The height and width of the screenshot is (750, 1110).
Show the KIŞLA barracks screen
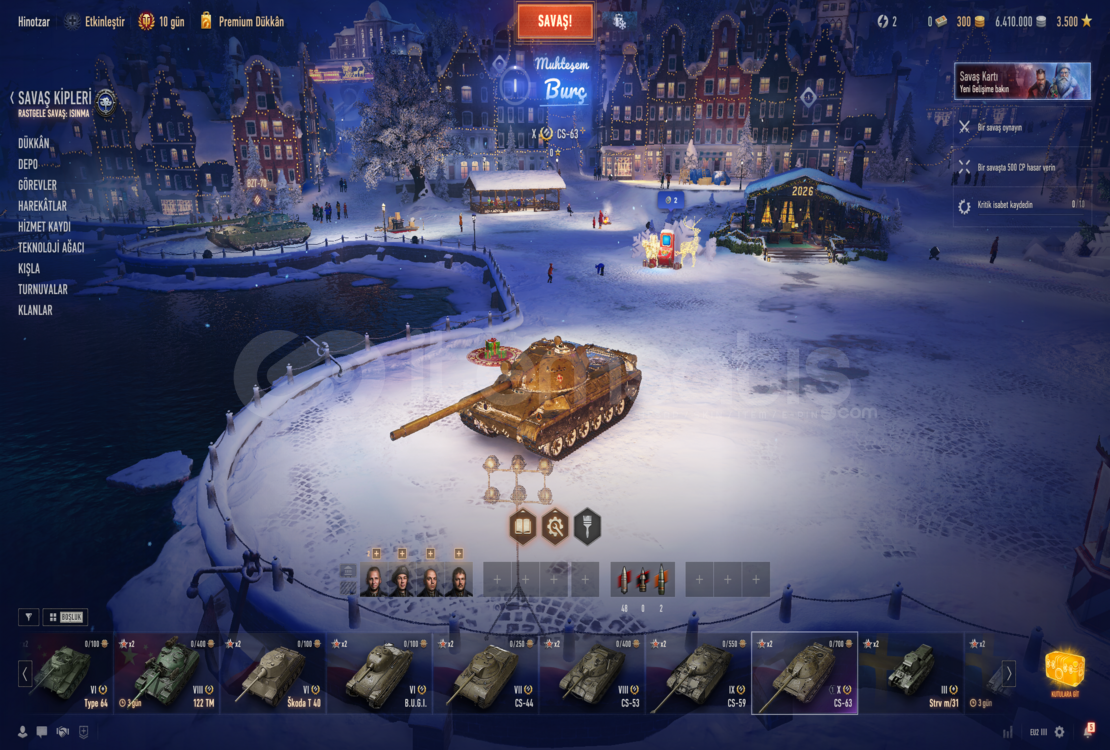point(29,269)
